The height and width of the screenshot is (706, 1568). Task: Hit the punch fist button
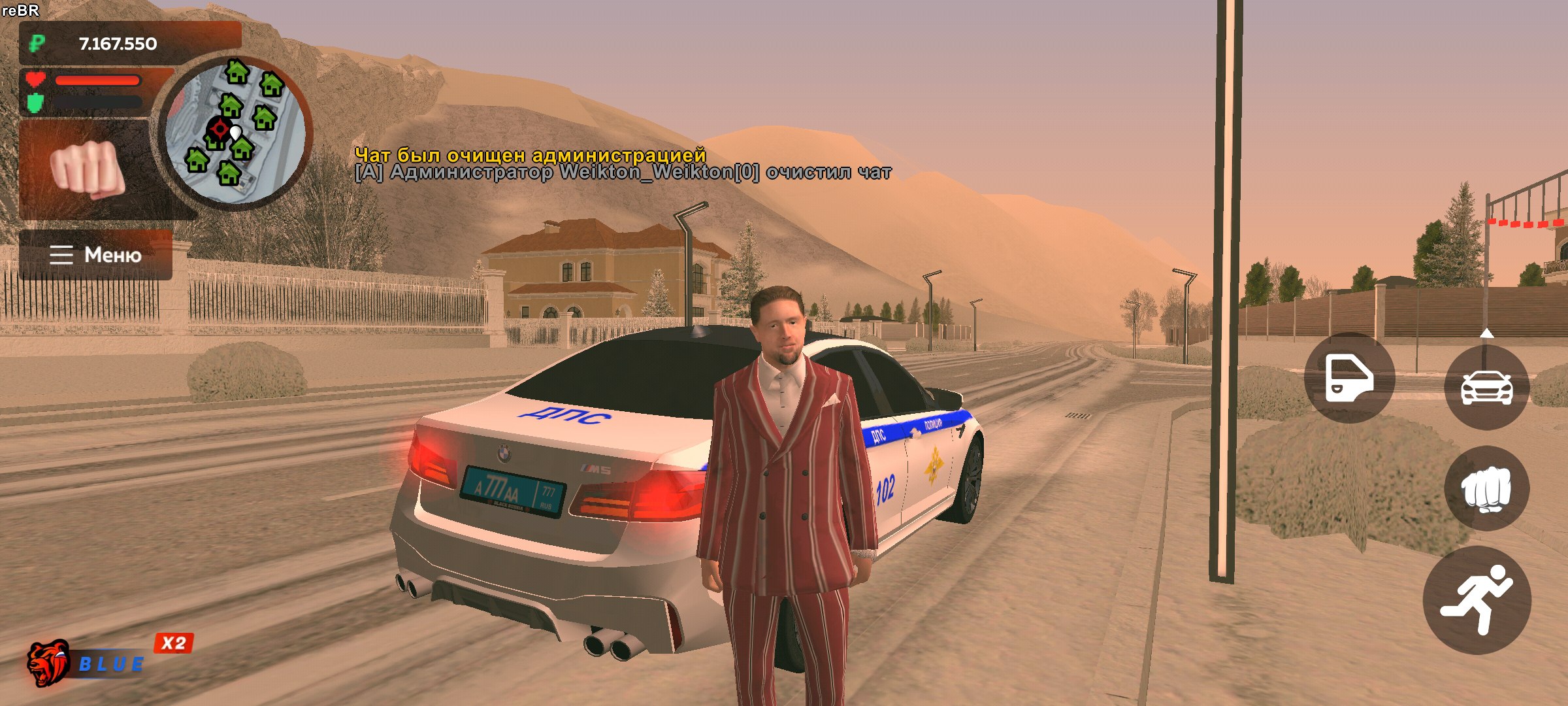coord(1486,488)
